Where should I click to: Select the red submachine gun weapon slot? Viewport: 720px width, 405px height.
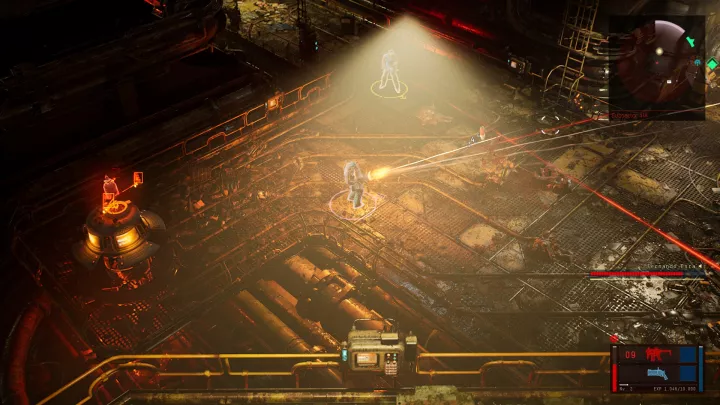pyautogui.click(x=658, y=355)
